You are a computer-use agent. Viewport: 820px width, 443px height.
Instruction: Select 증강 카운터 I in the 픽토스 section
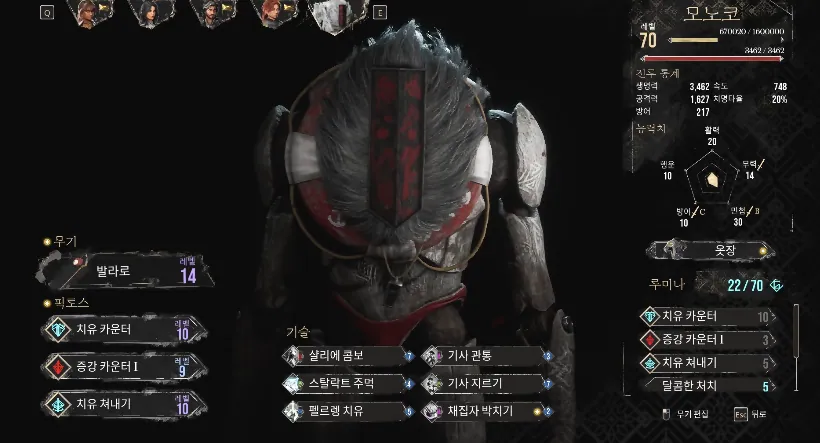(x=125, y=366)
